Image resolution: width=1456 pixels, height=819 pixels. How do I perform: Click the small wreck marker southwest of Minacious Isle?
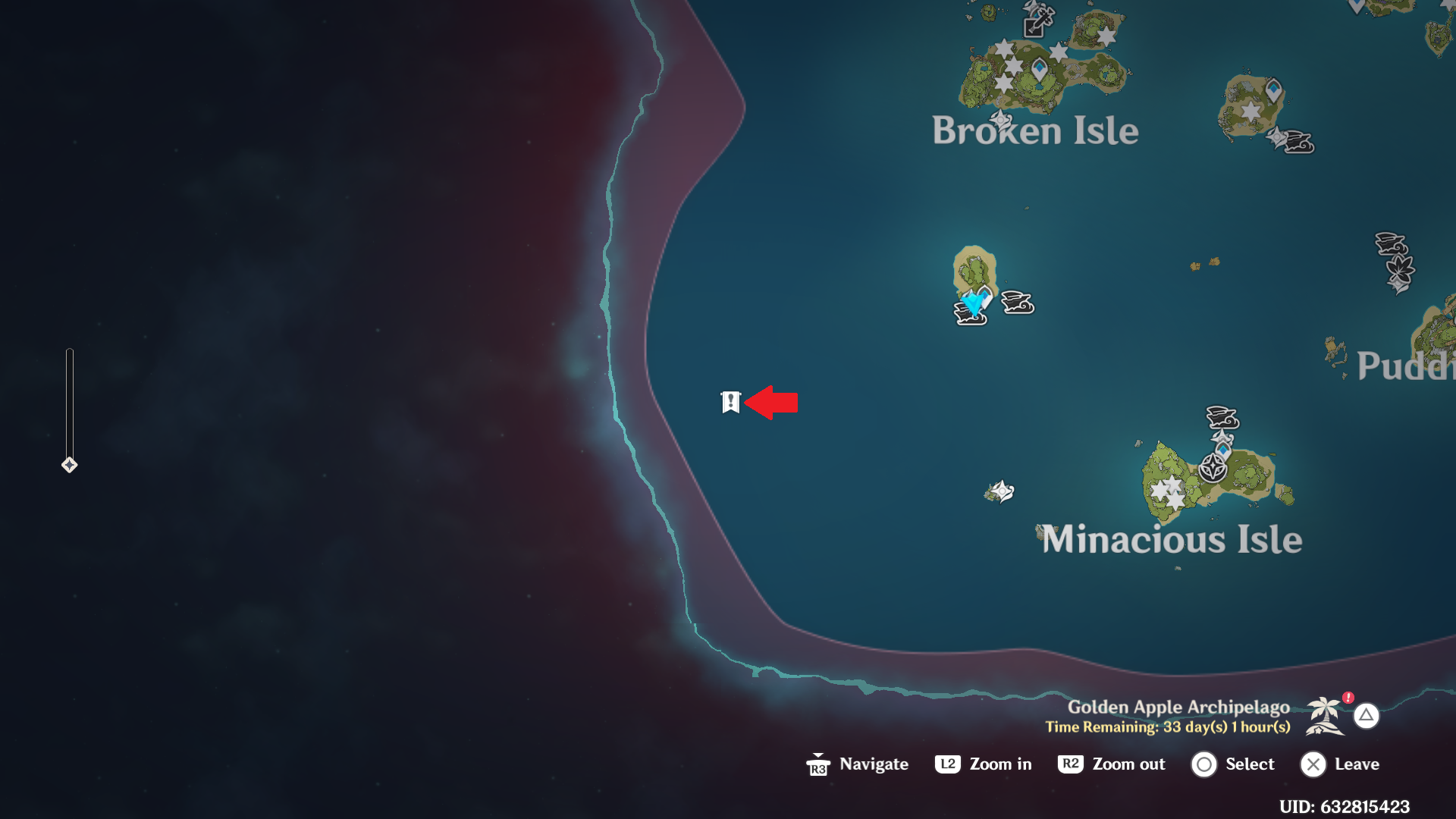[x=1001, y=491]
